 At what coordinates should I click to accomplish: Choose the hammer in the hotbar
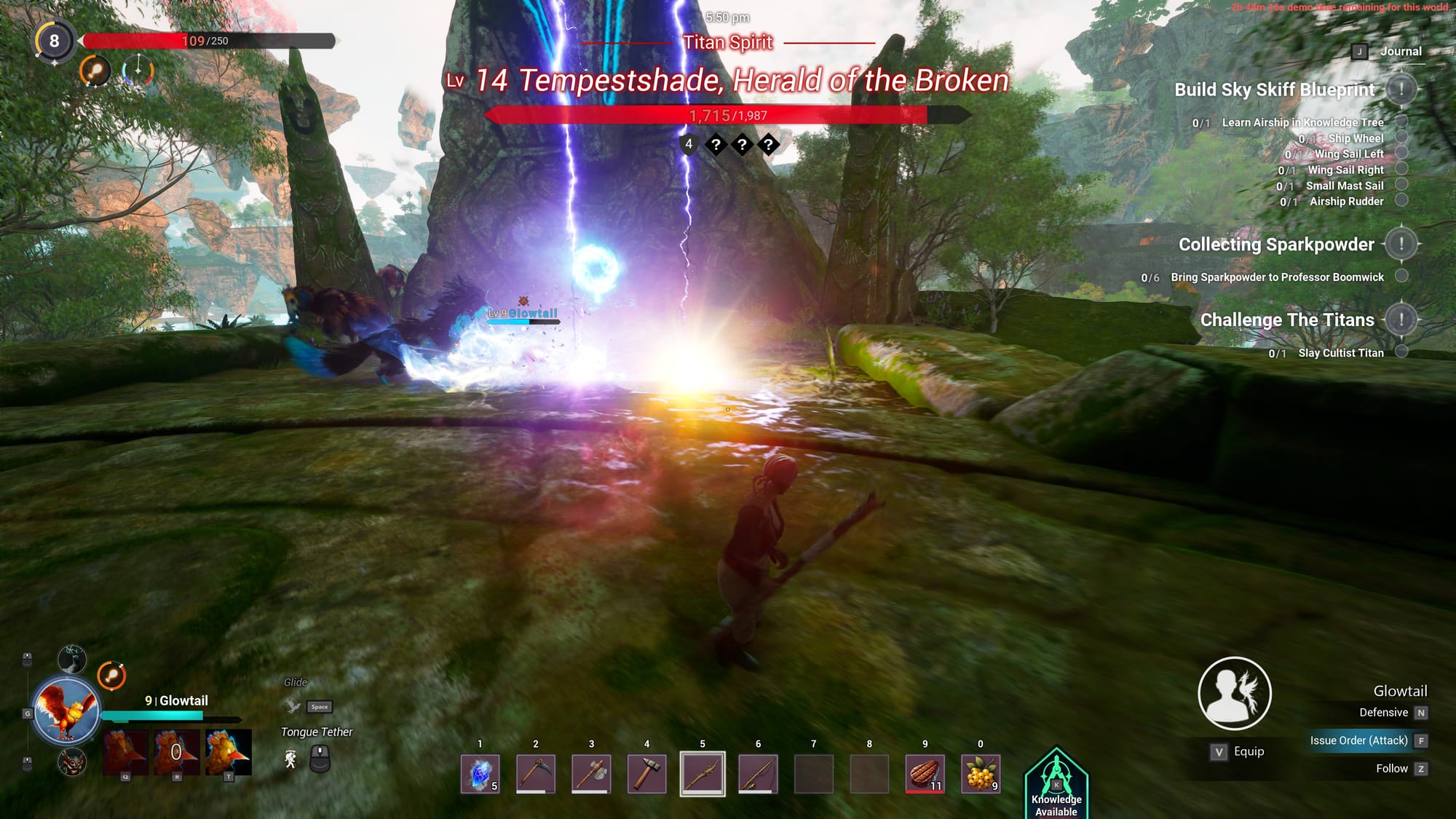point(646,773)
